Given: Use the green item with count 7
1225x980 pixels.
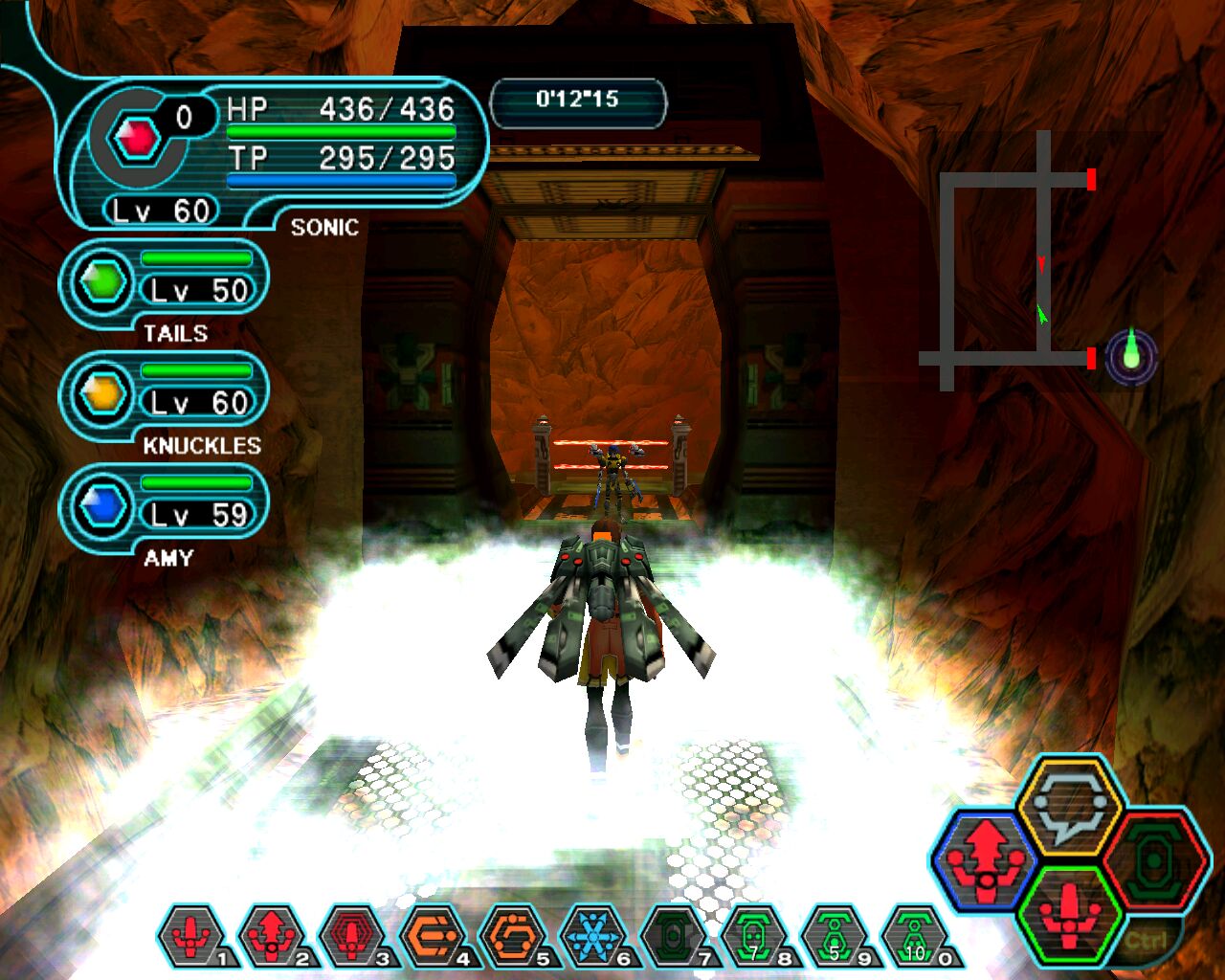Looking at the screenshot, I should pyautogui.click(x=755, y=936).
